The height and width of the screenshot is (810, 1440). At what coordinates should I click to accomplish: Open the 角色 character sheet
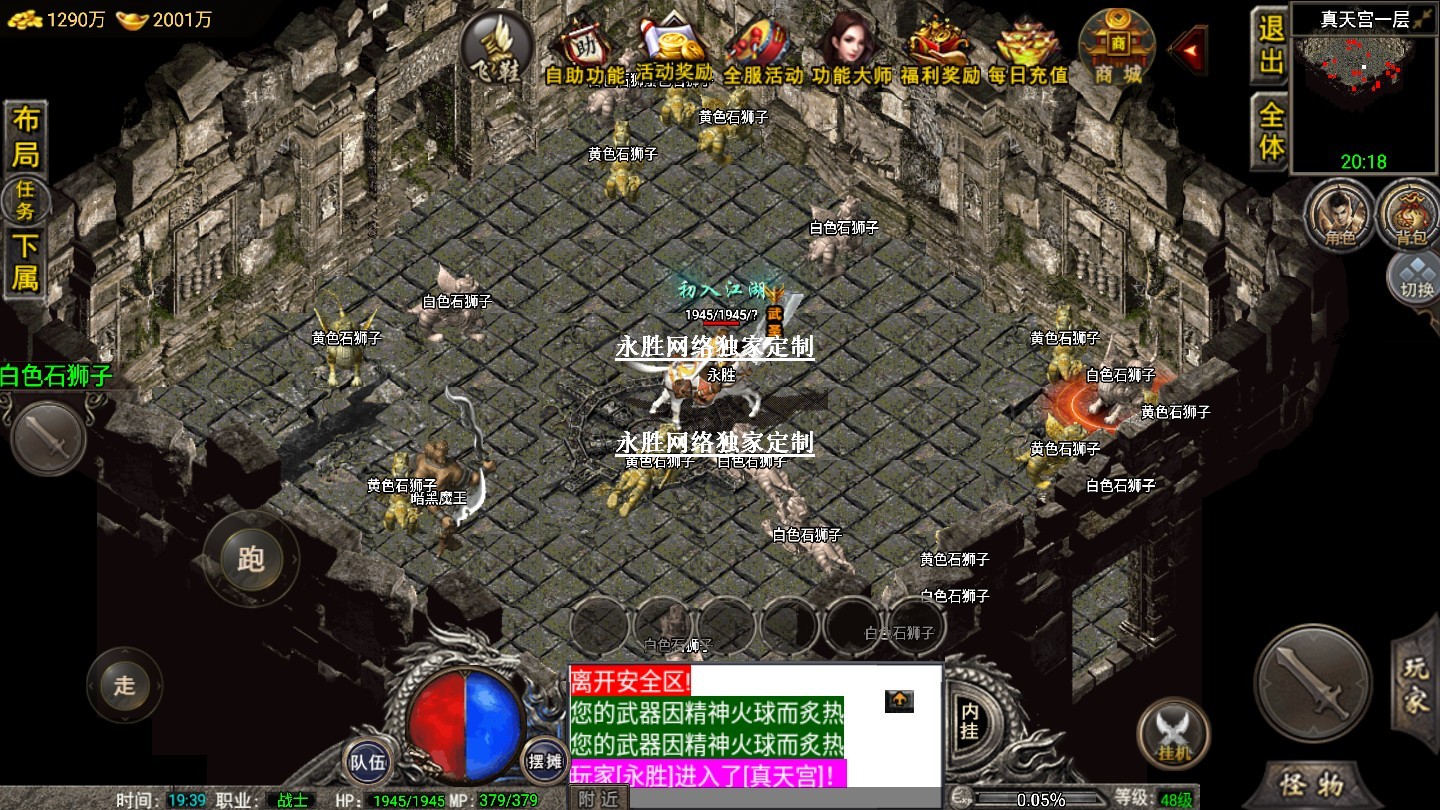tap(1338, 216)
